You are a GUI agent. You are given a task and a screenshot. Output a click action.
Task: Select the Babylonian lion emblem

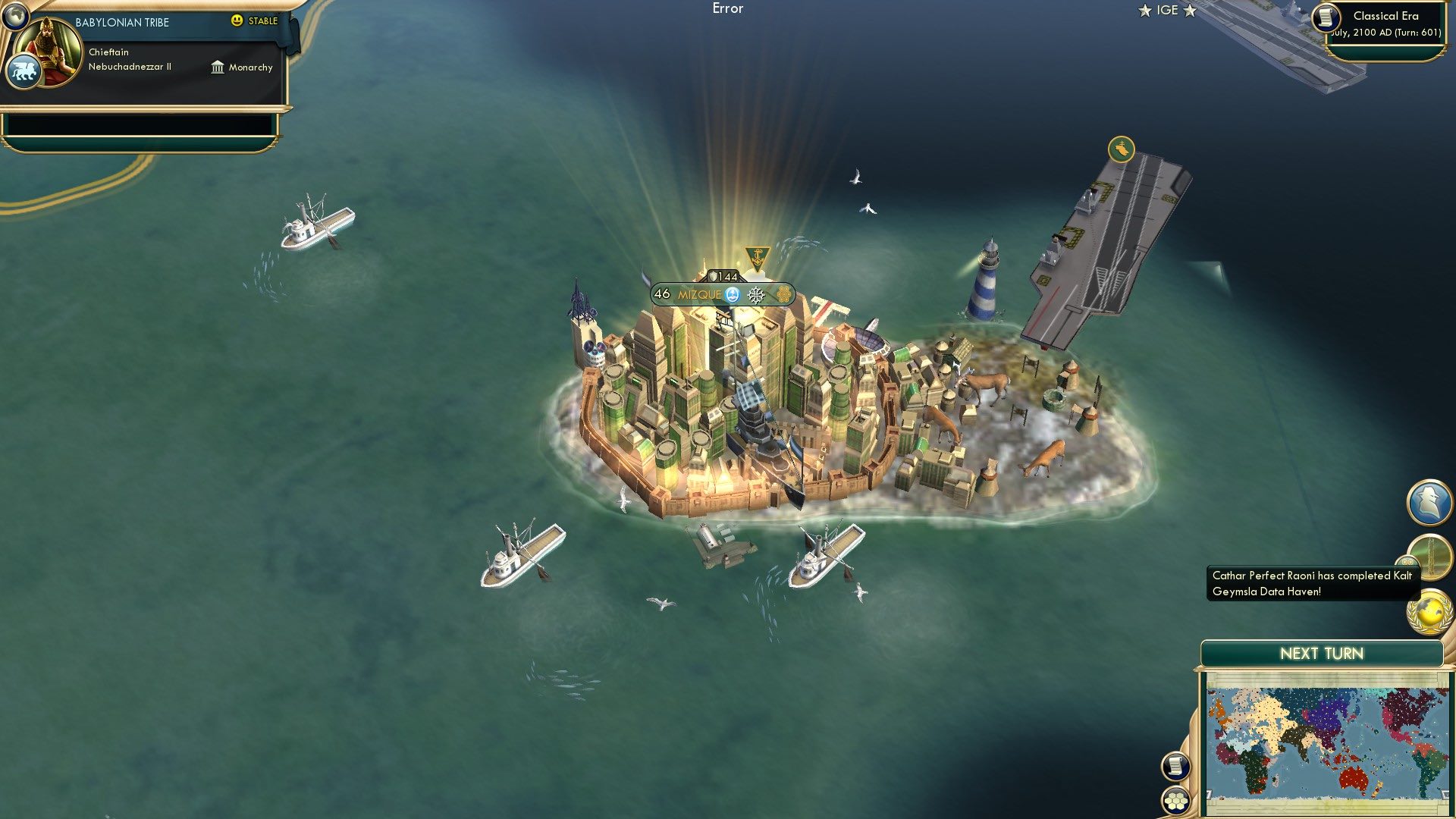pos(24,69)
